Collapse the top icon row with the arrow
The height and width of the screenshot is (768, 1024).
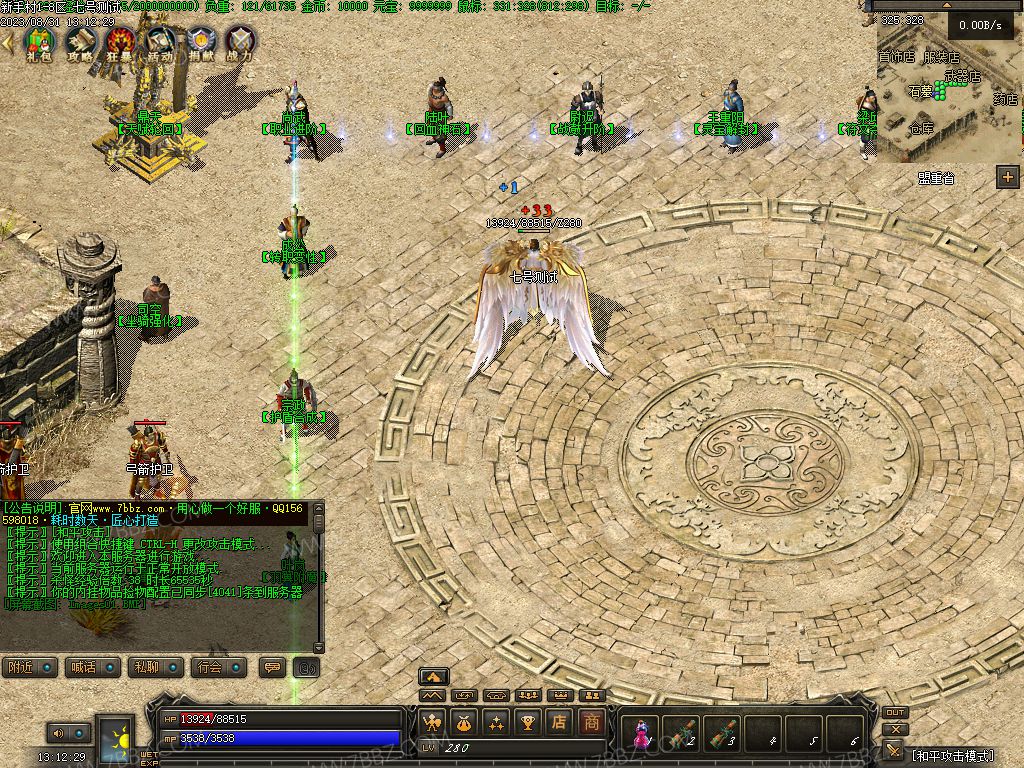(x=8, y=42)
